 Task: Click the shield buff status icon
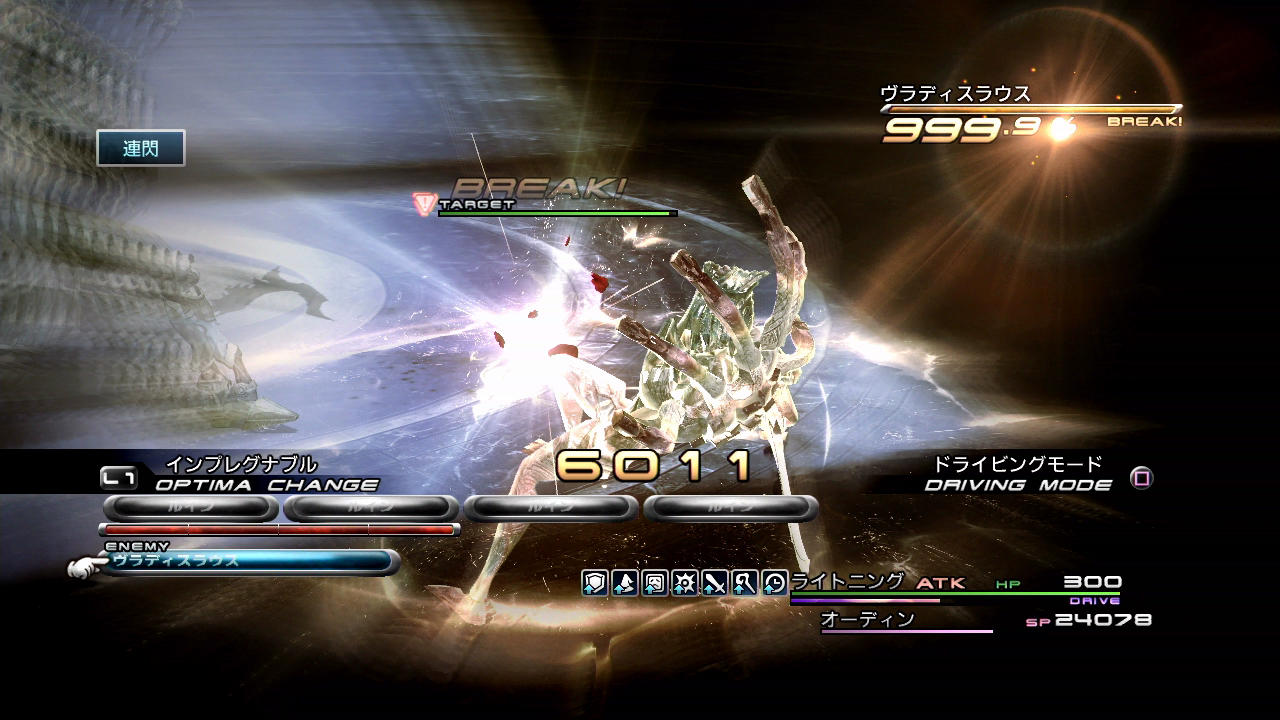(x=595, y=583)
